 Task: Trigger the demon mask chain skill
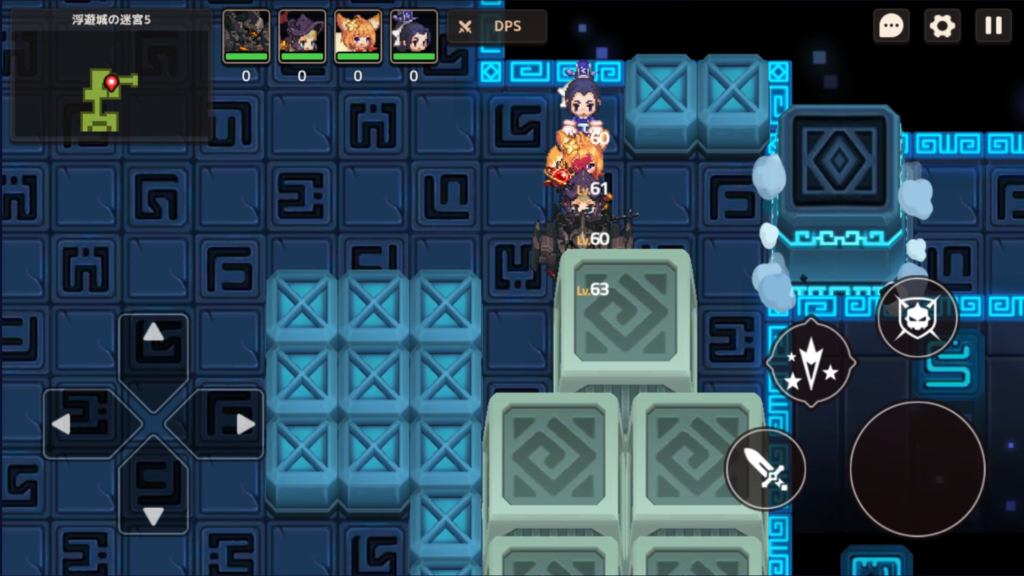pos(917,318)
